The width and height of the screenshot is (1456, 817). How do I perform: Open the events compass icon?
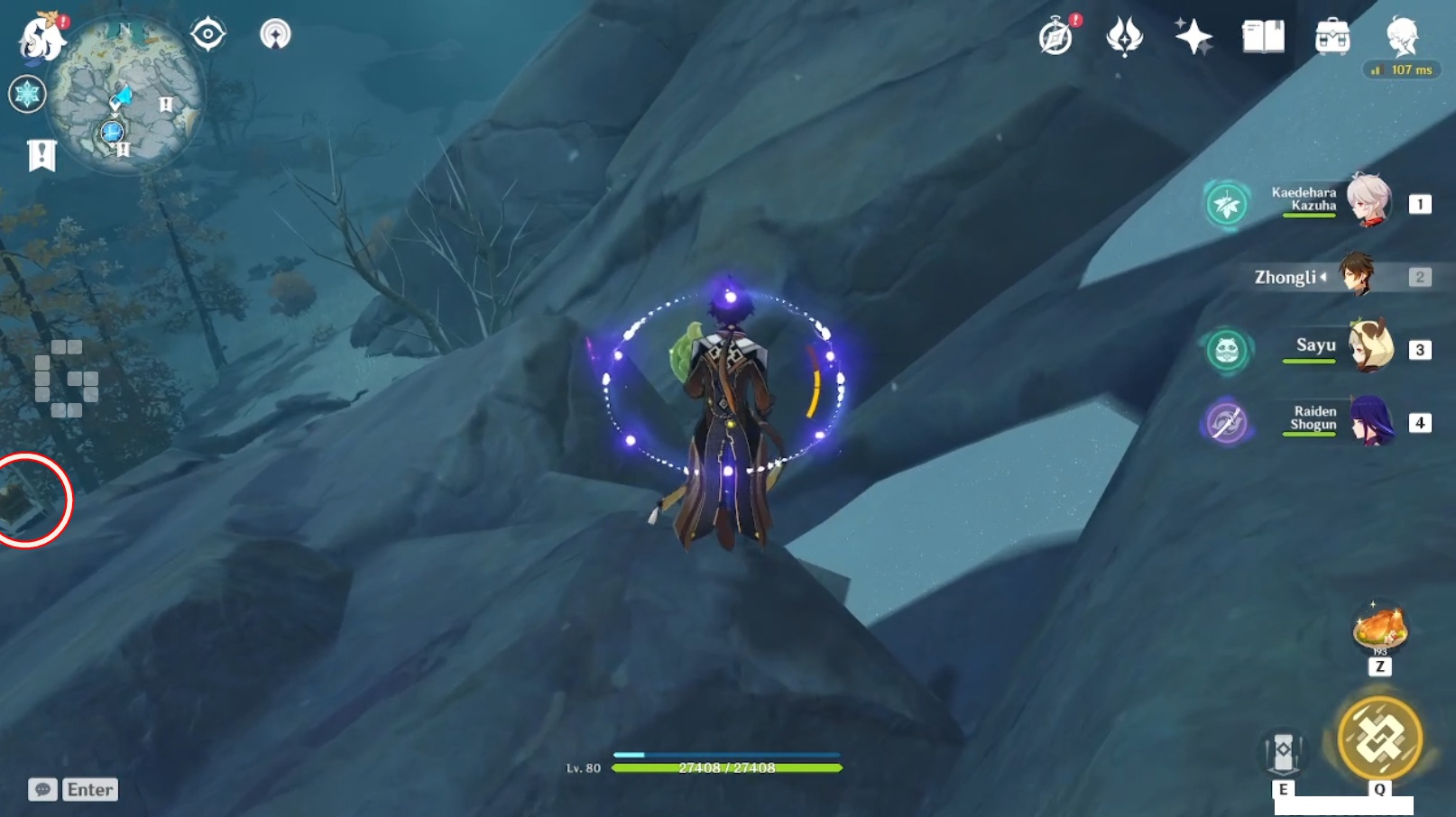coord(1055,37)
